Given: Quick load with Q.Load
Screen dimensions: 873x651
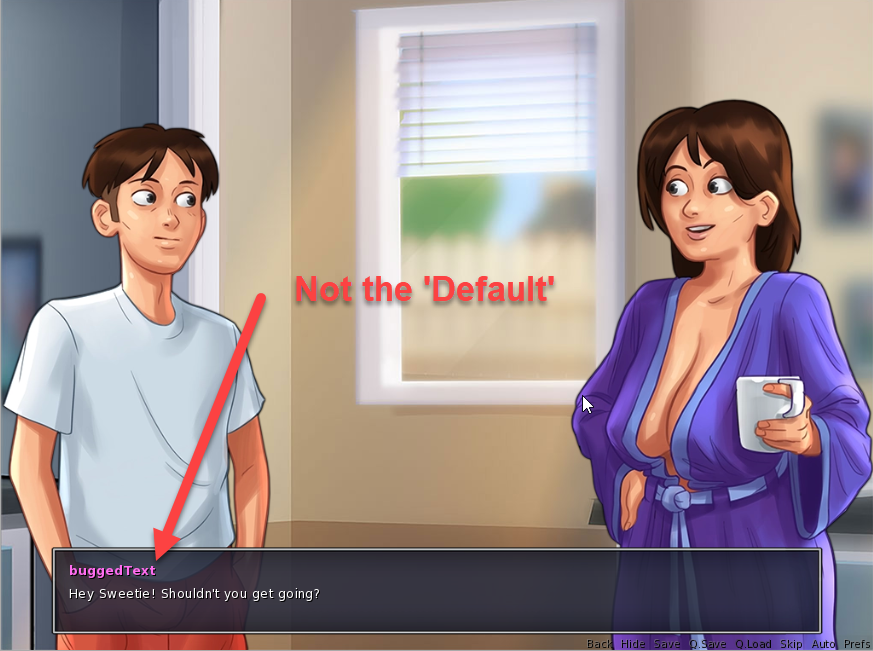Looking at the screenshot, I should [x=753, y=644].
